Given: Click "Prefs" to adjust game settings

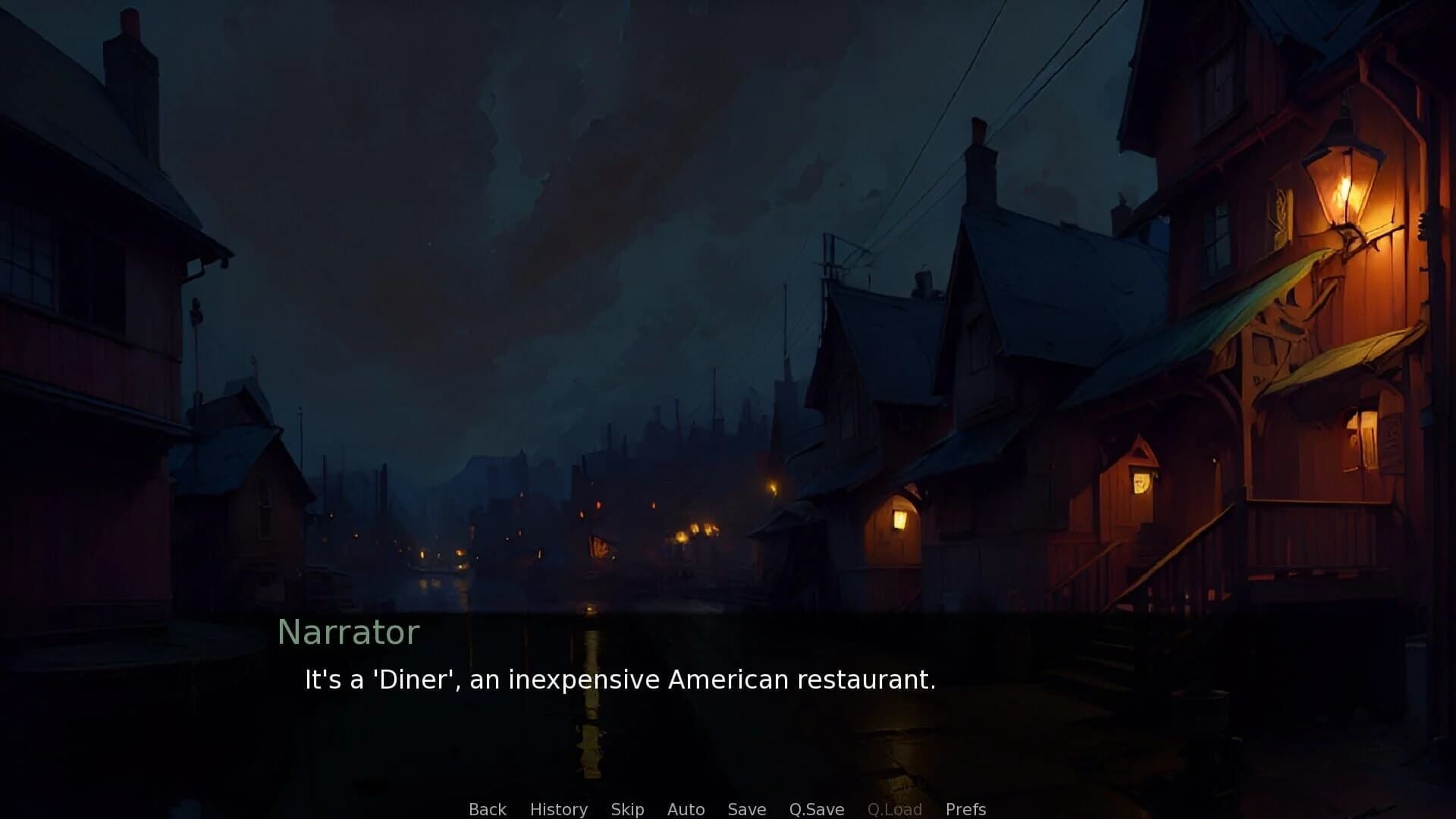Looking at the screenshot, I should tap(966, 808).
